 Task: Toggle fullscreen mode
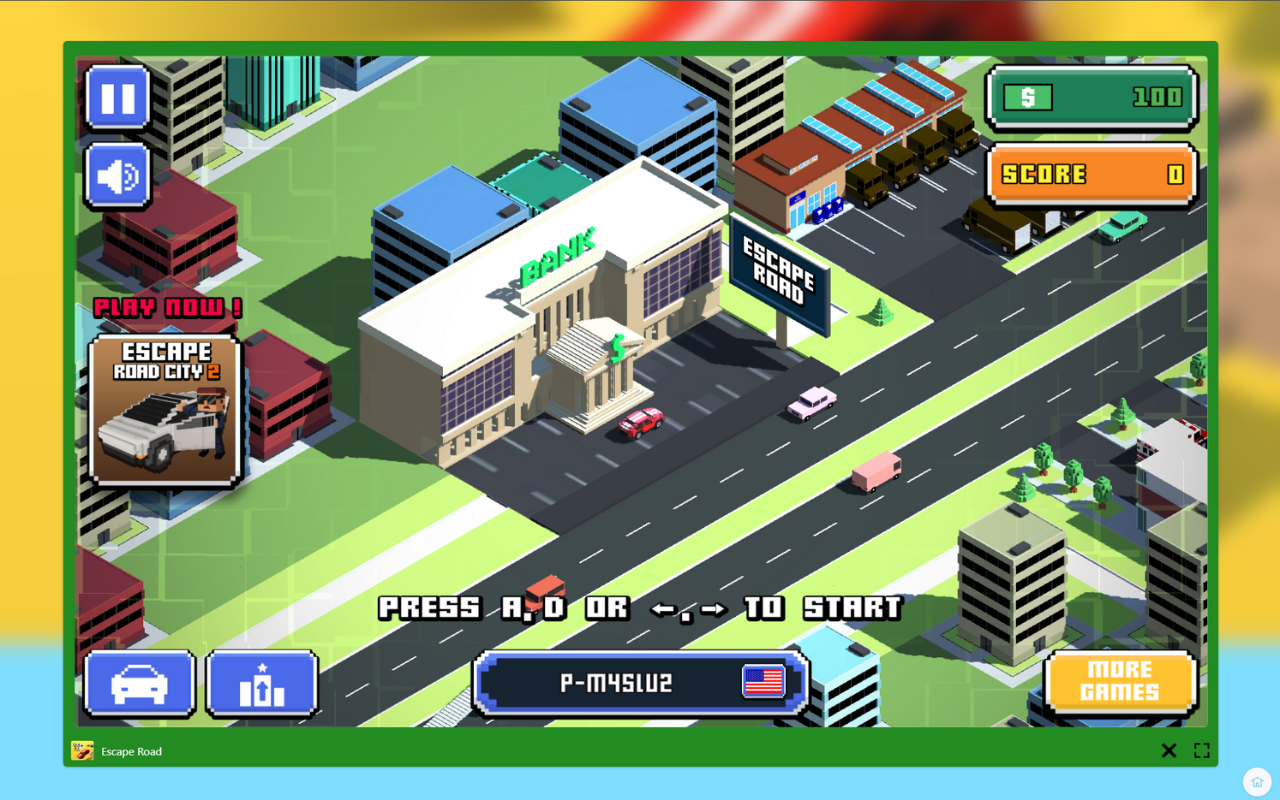(1203, 750)
